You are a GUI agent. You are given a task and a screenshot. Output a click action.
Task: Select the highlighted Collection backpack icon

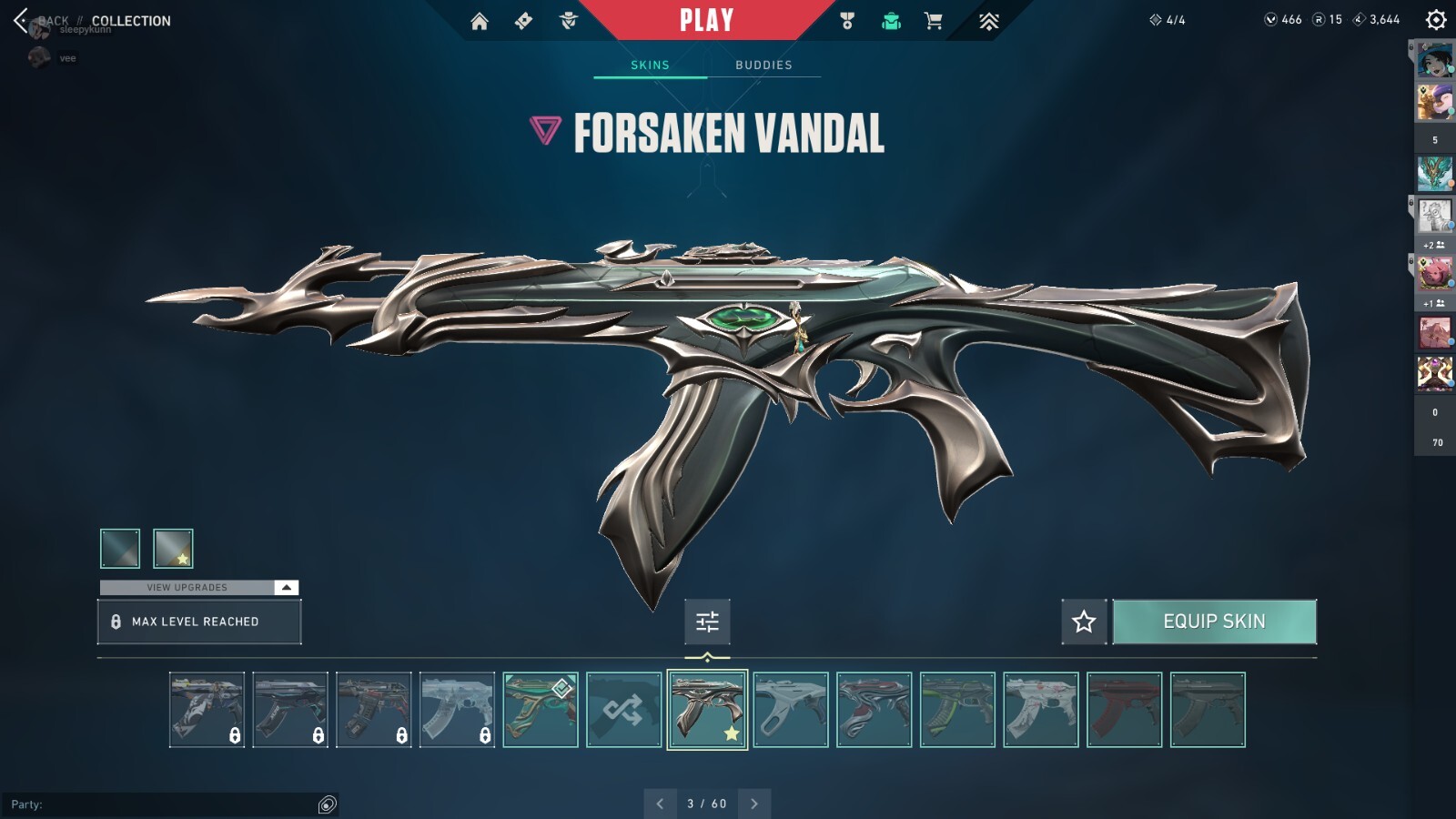(889, 20)
